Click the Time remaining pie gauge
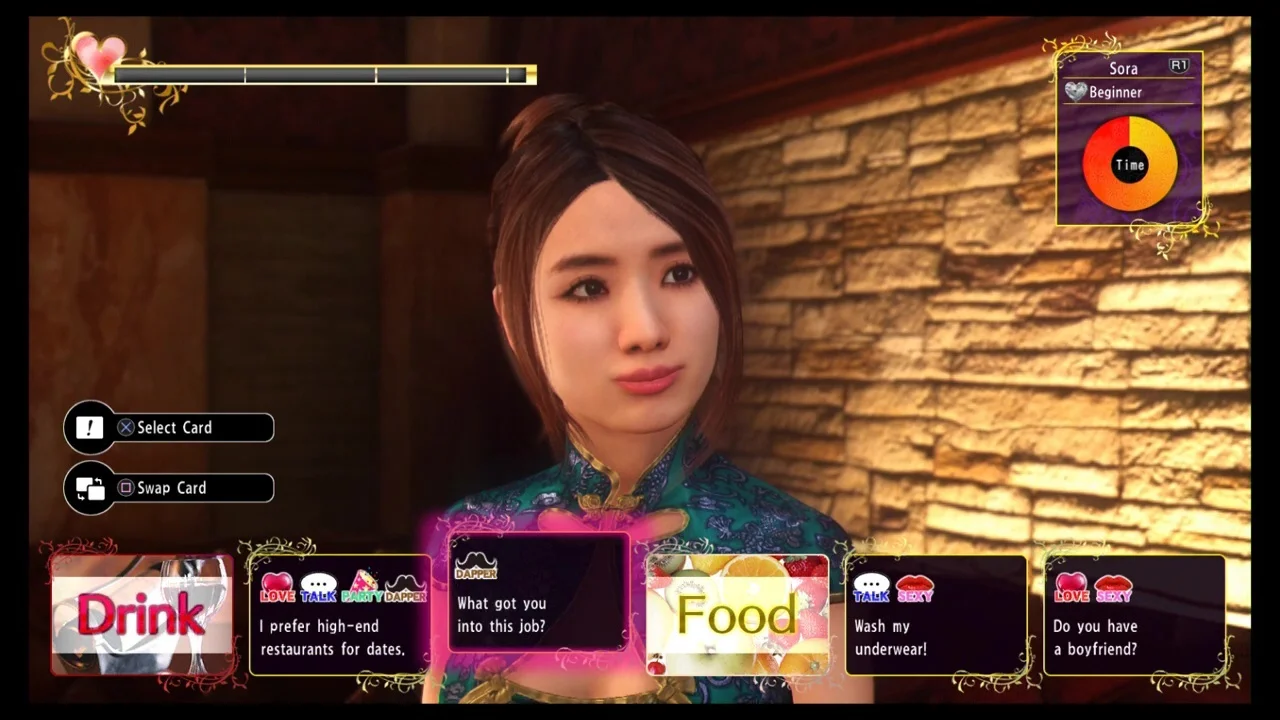The height and width of the screenshot is (720, 1280). pyautogui.click(x=1130, y=164)
